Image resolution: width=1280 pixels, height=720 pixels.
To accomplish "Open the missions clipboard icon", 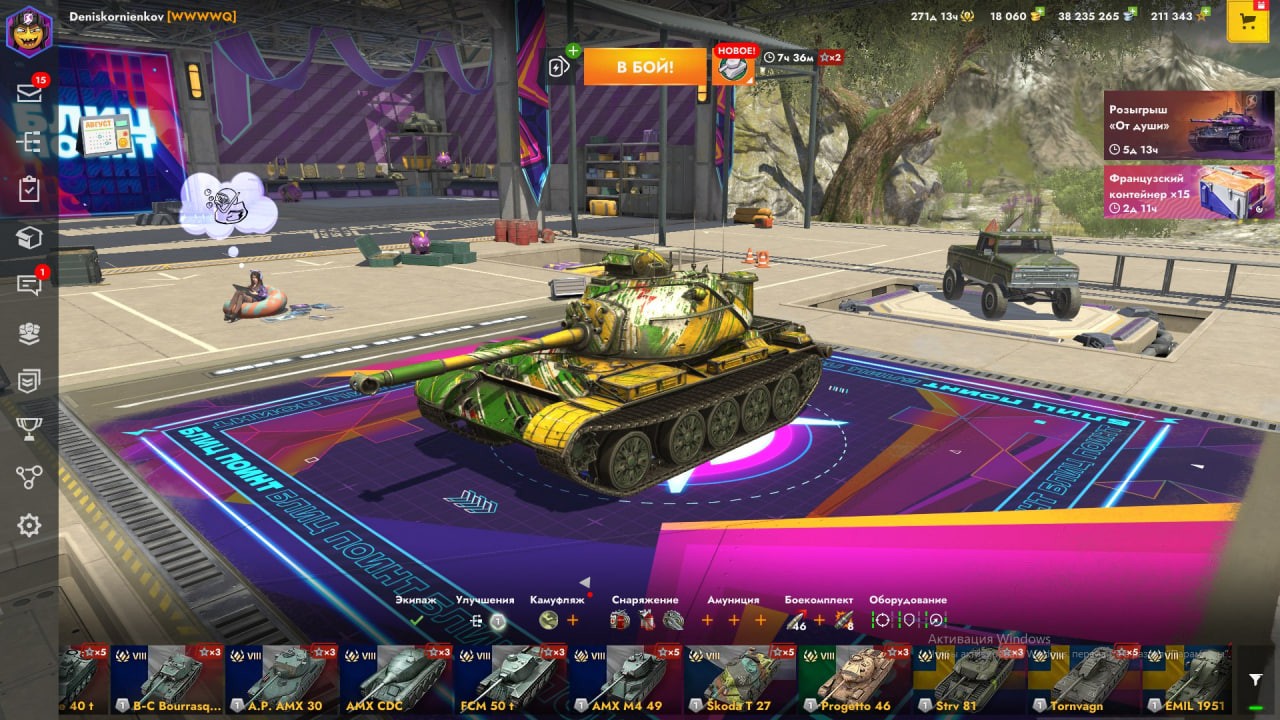I will [x=29, y=189].
